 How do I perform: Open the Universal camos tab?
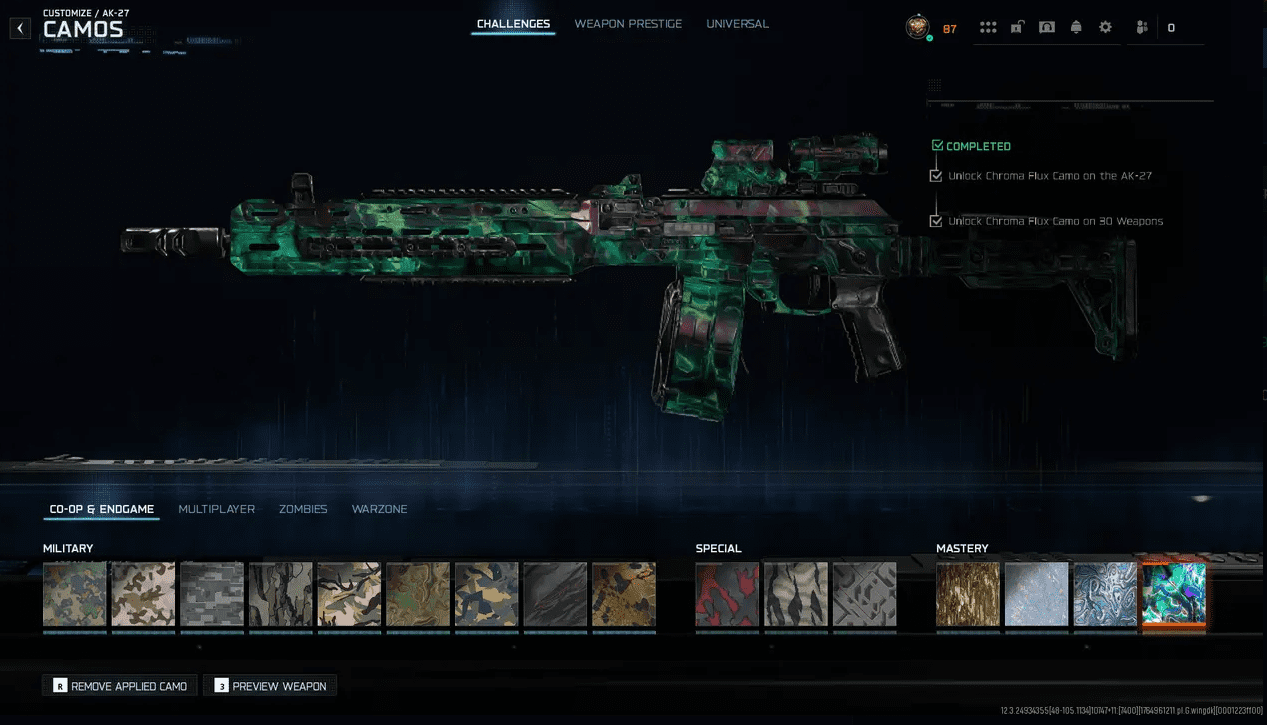tap(737, 24)
